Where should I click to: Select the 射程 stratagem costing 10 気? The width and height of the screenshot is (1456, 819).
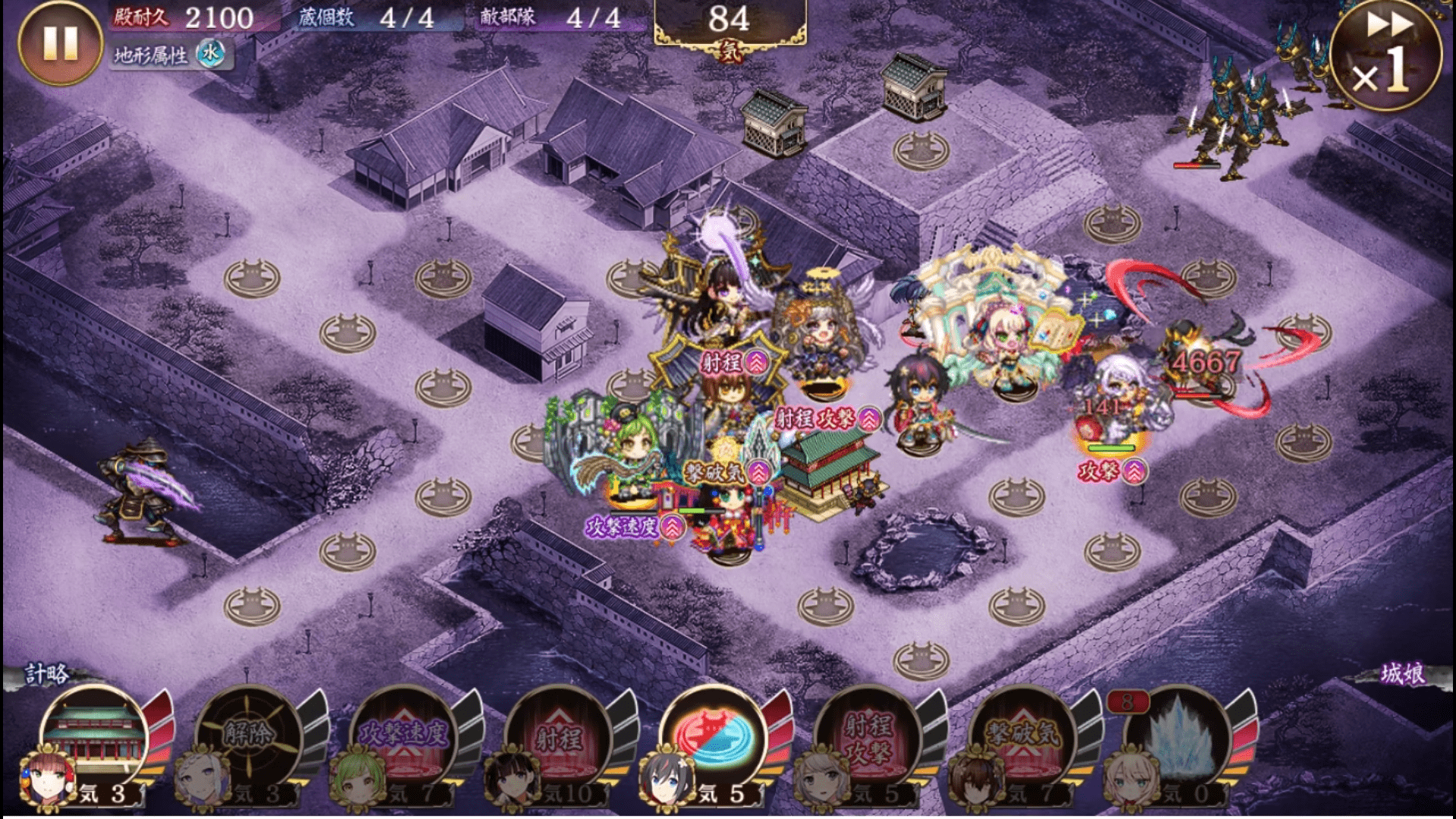tap(558, 734)
